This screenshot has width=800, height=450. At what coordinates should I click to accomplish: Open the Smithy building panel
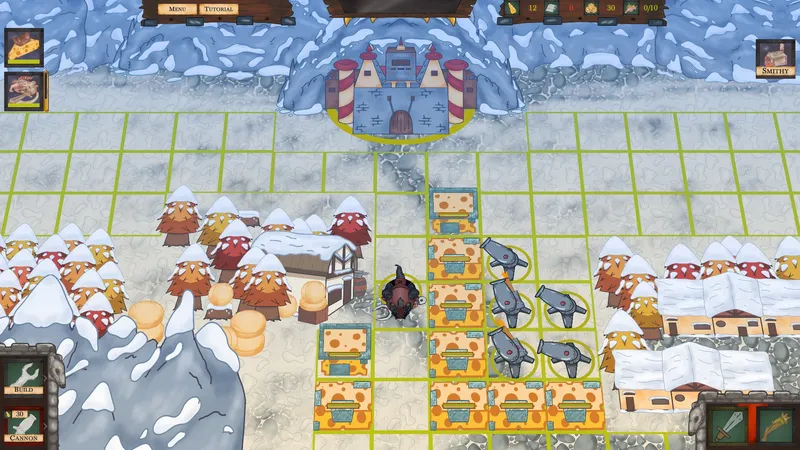(x=775, y=57)
